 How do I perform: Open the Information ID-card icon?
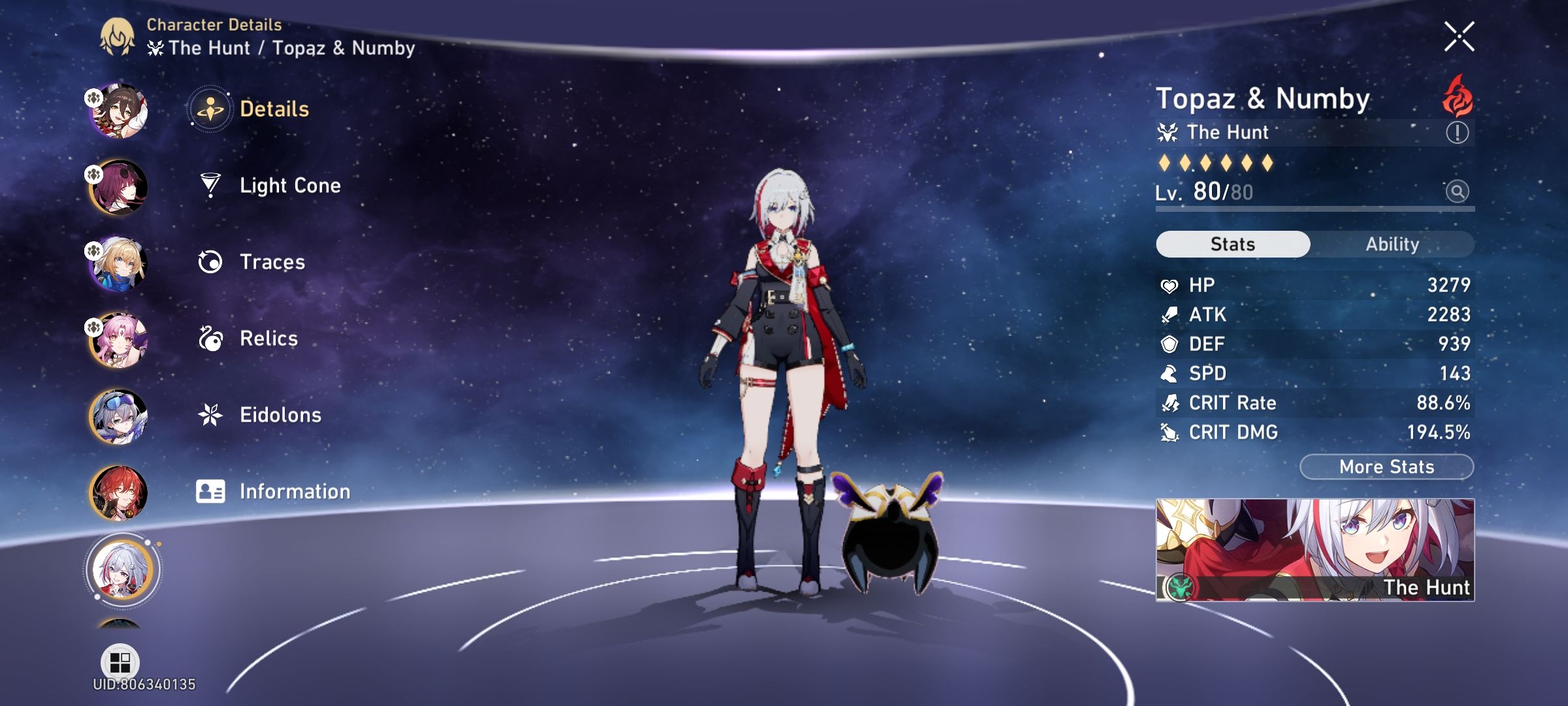pos(209,490)
